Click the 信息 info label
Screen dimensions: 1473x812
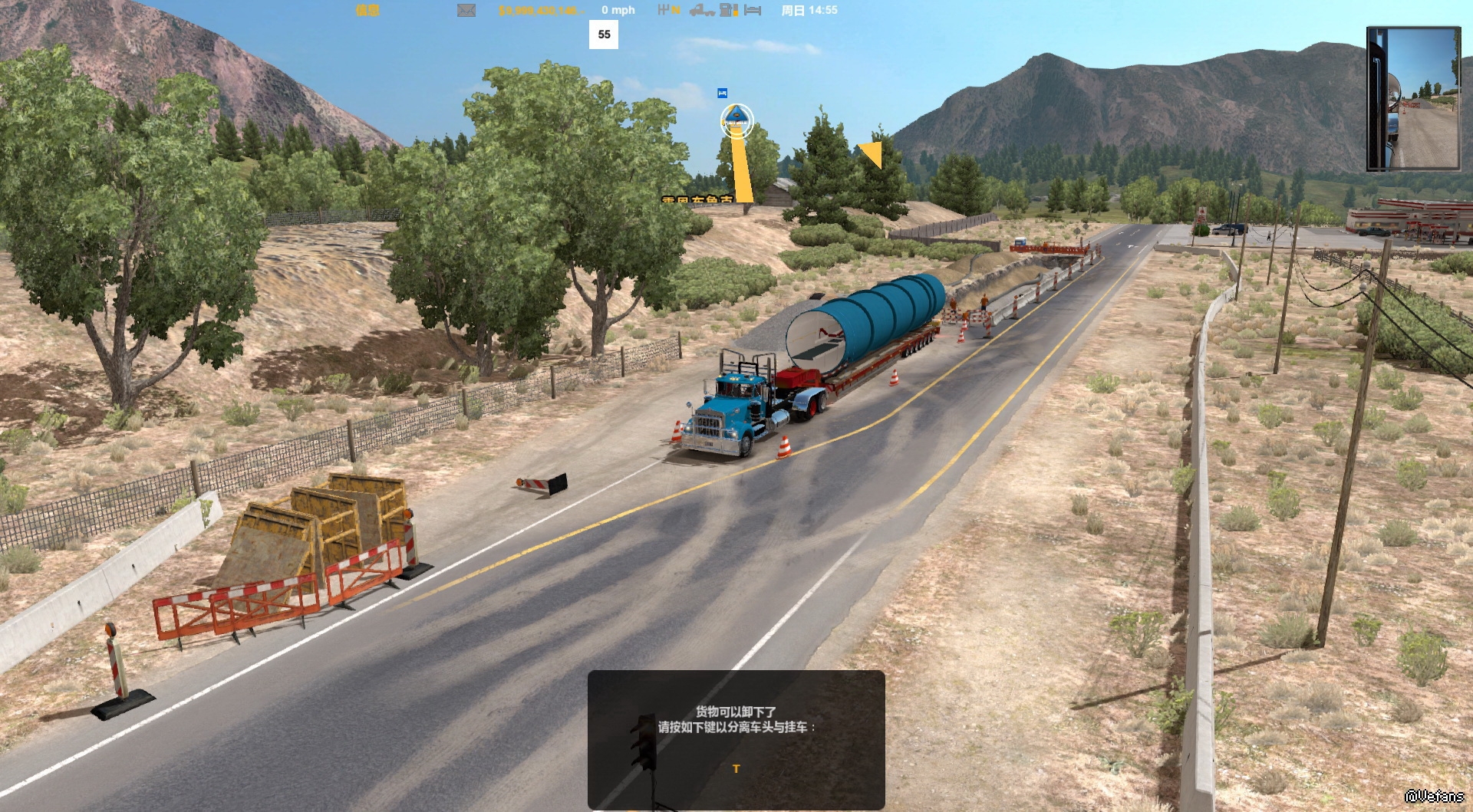pyautogui.click(x=367, y=11)
